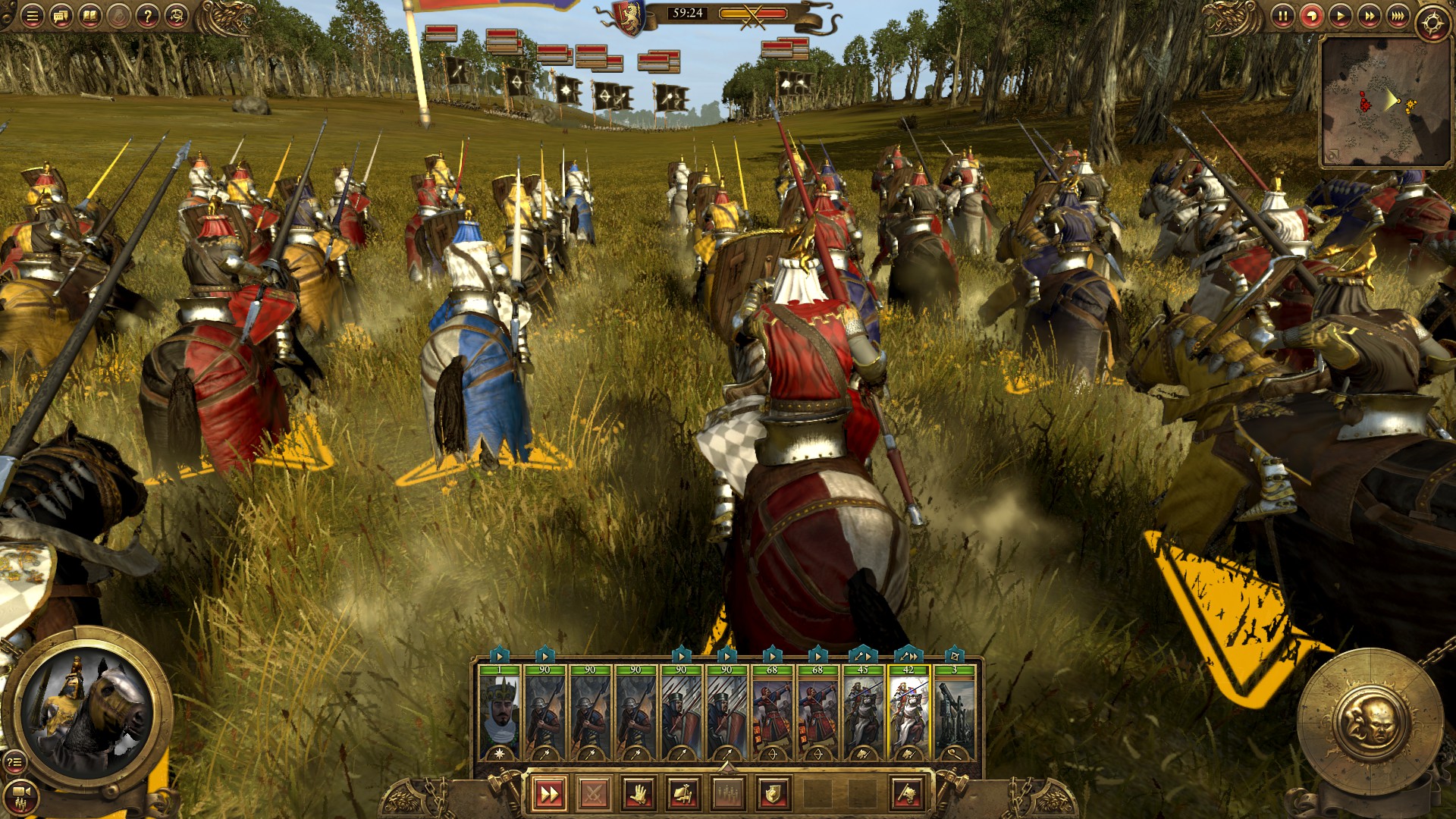Open the in-game encyclopedia book icon
The width and height of the screenshot is (1456, 819).
(90, 15)
